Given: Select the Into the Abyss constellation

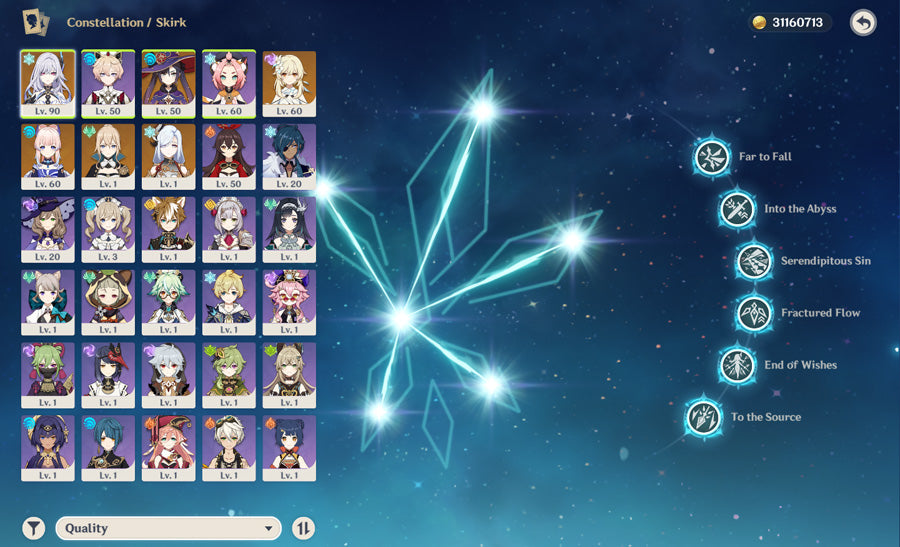Looking at the screenshot, I should coord(736,209).
